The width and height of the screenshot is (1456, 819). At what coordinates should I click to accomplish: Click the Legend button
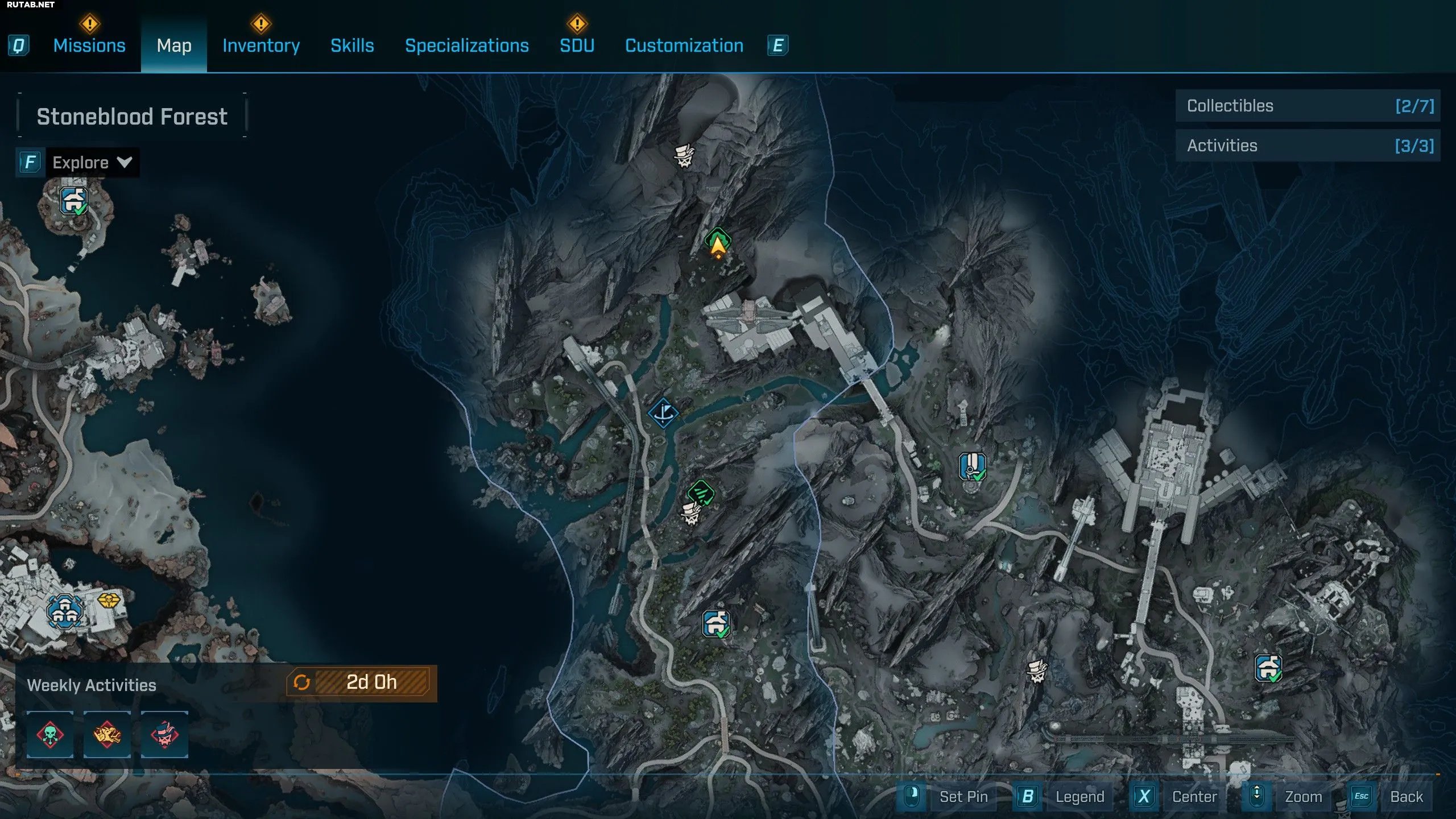(x=1079, y=797)
